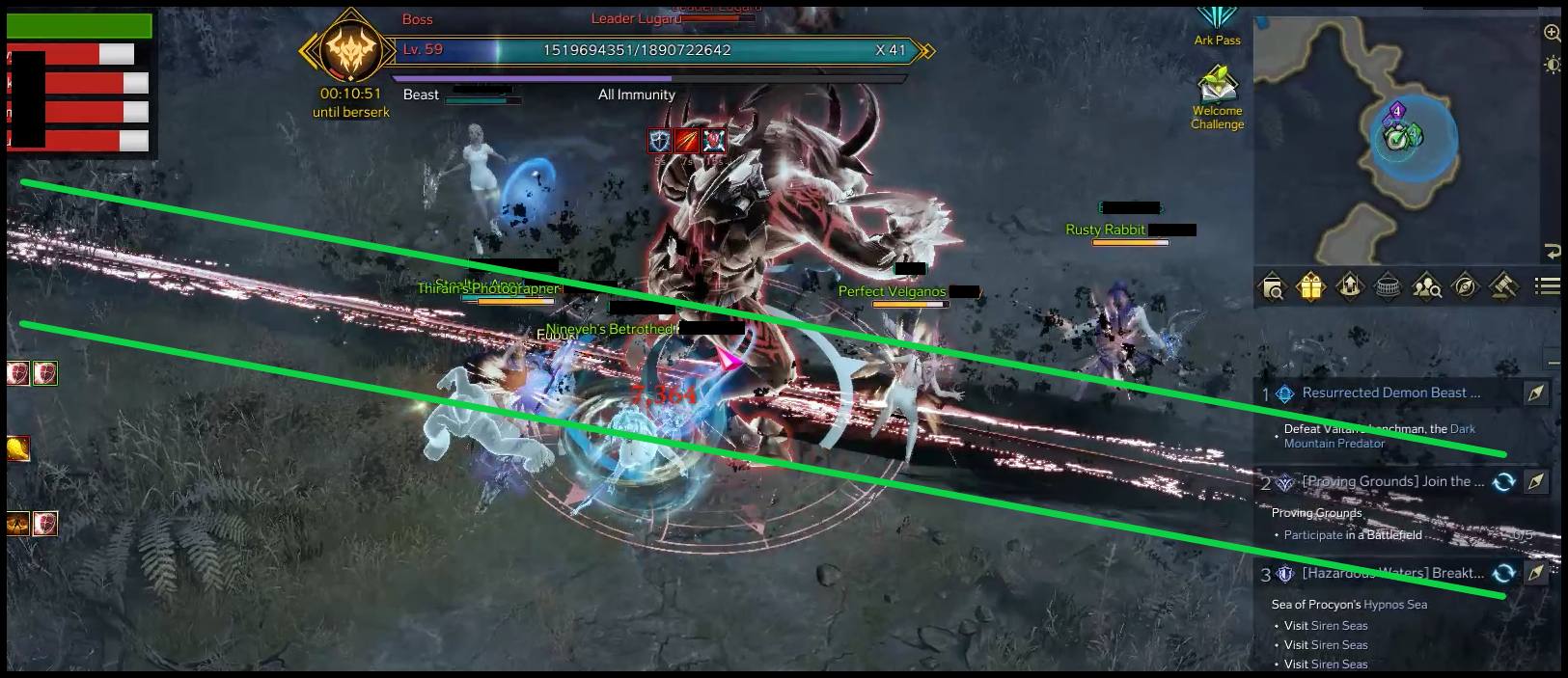The width and height of the screenshot is (1568, 678).
Task: Click the Proving Grounds quest refresh arrows
Action: tap(1503, 481)
